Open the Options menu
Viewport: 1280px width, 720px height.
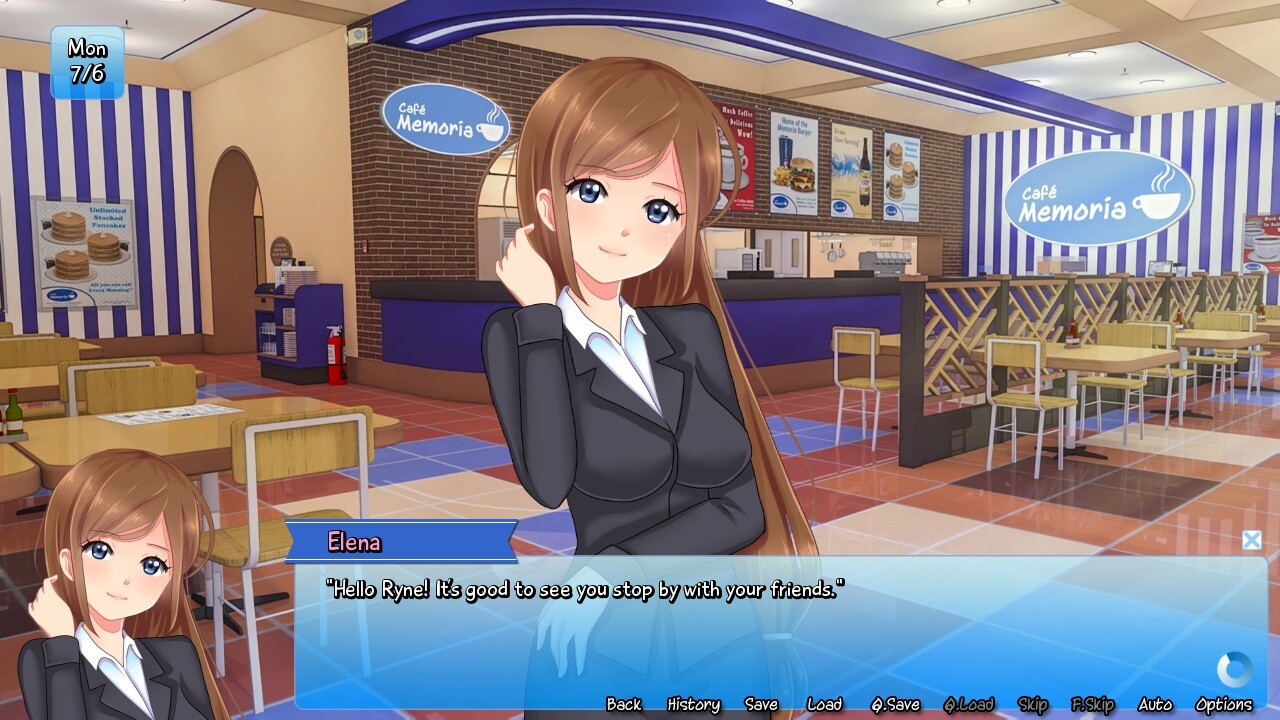click(1224, 704)
